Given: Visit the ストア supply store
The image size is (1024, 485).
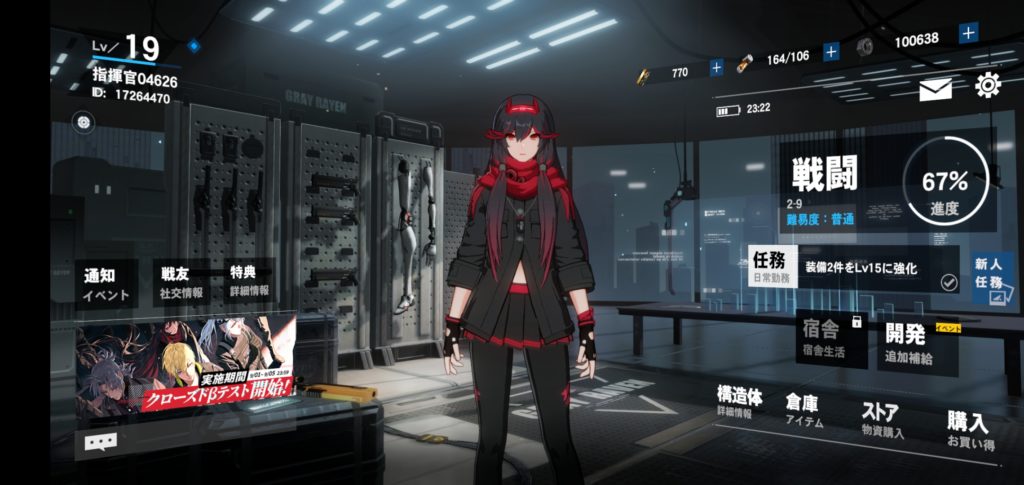Looking at the screenshot, I should (883, 419).
